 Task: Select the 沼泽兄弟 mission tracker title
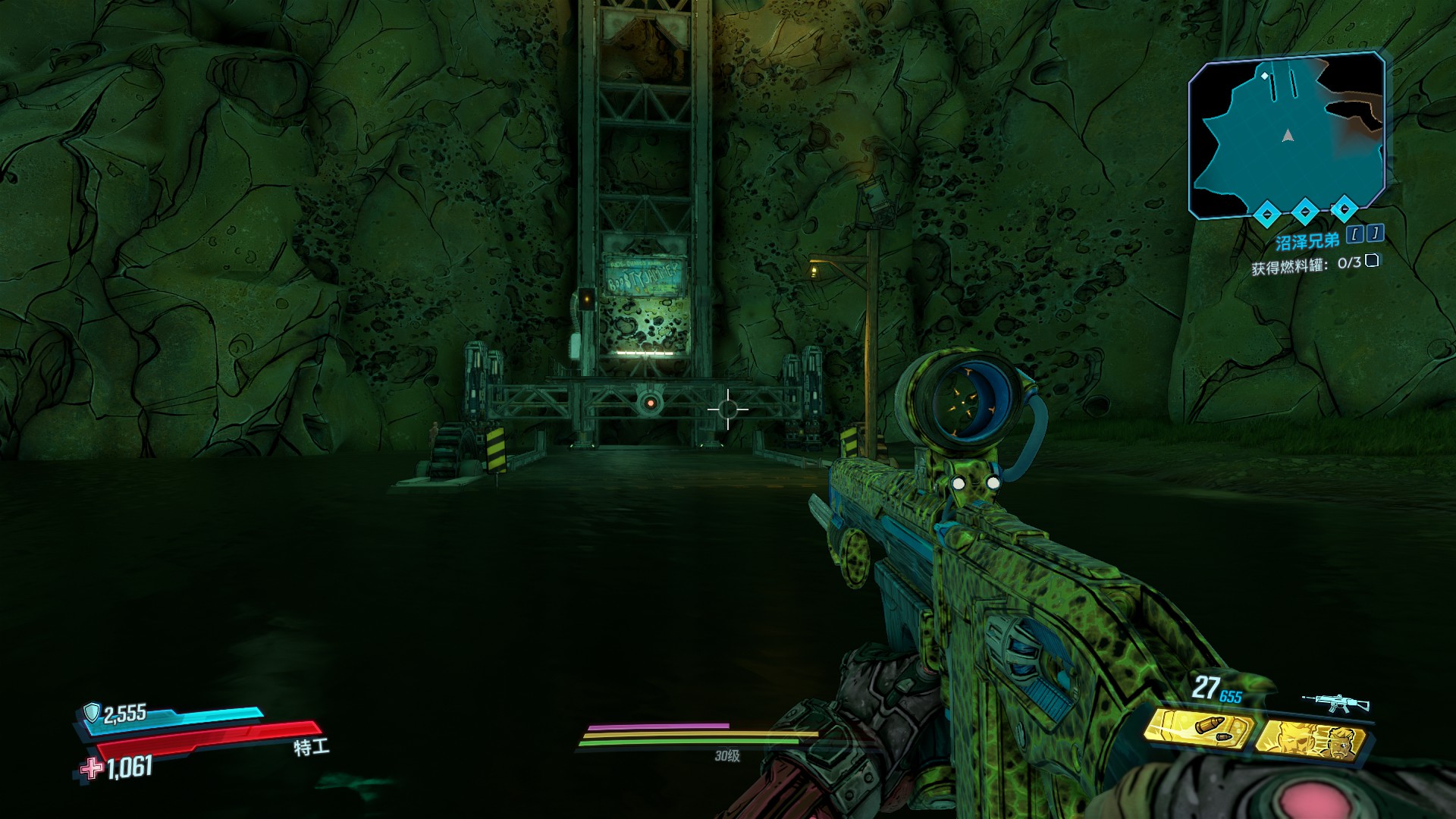[x=1307, y=242]
